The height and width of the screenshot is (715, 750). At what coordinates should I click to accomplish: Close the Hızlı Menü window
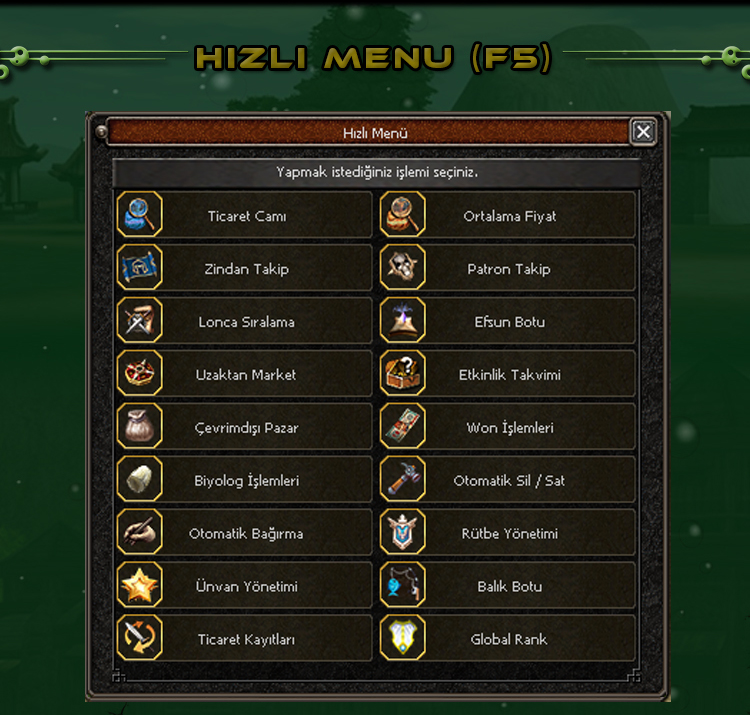tap(644, 132)
